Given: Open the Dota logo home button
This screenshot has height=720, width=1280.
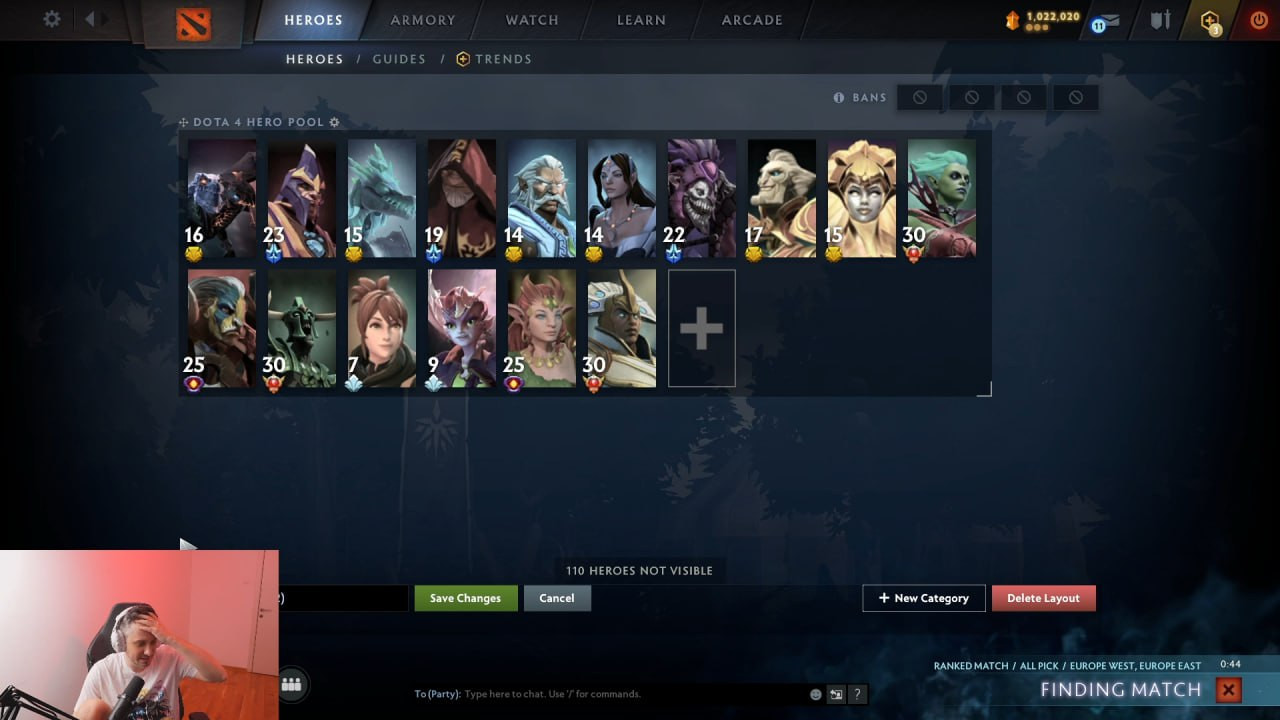Looking at the screenshot, I should pyautogui.click(x=193, y=22).
